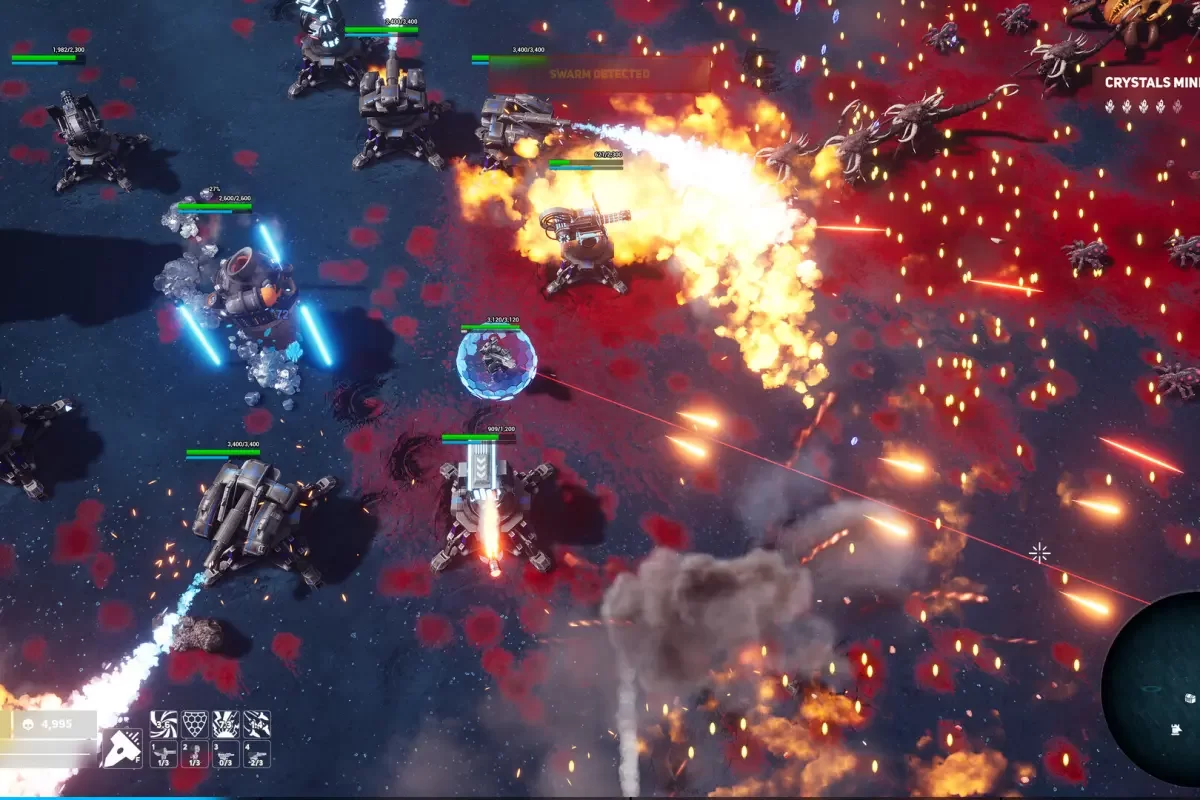This screenshot has width=1200, height=800.
Task: Select the F-key flashlight tool icon
Action: pos(120,748)
